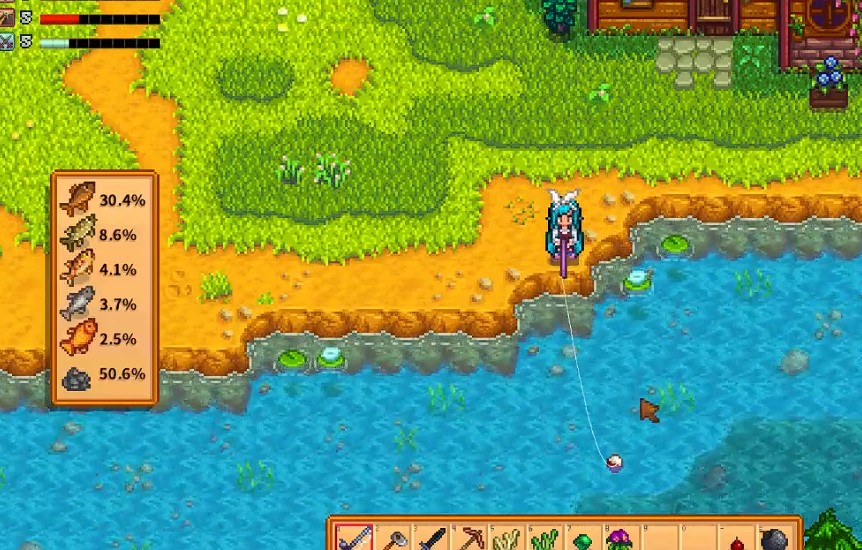862x550 pixels.
Task: Select the pale yellow plant item slot
Action: click(506, 540)
